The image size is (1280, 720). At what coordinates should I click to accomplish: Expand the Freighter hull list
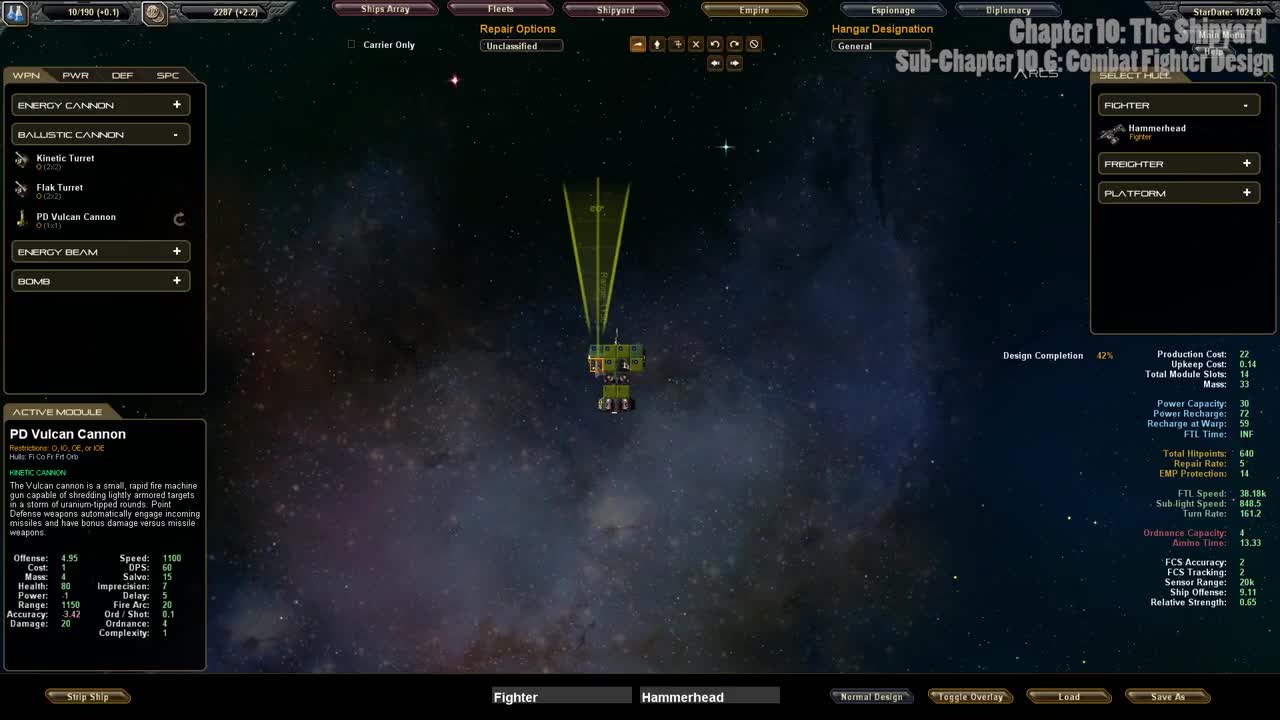(1178, 163)
